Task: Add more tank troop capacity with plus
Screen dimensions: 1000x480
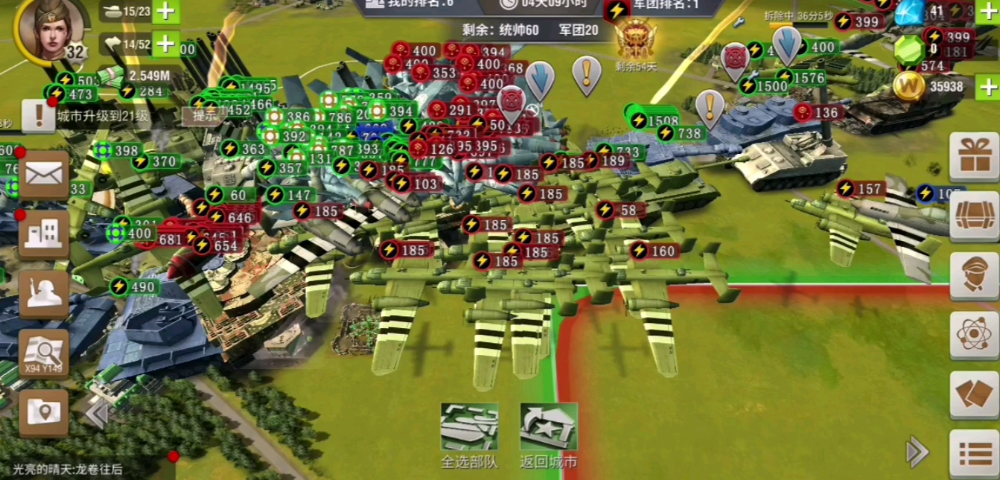Action: [x=165, y=13]
